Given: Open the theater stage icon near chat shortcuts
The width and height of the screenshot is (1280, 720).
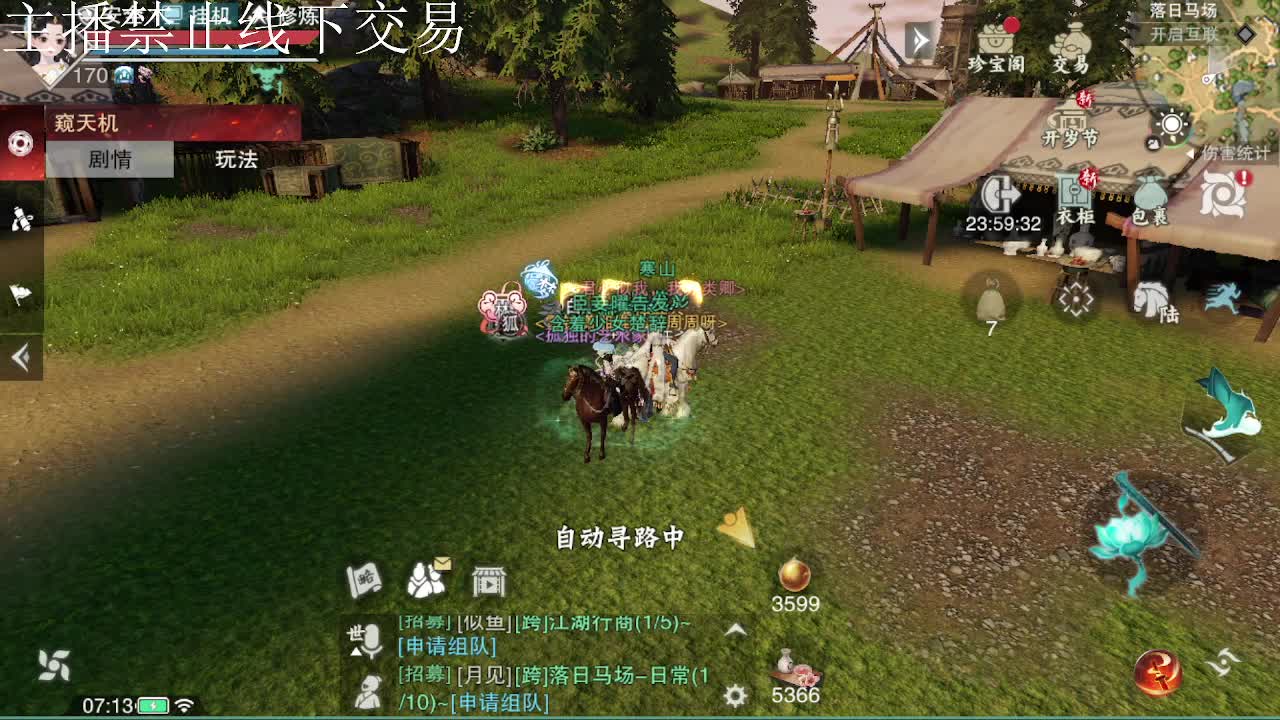Looking at the screenshot, I should point(487,579).
